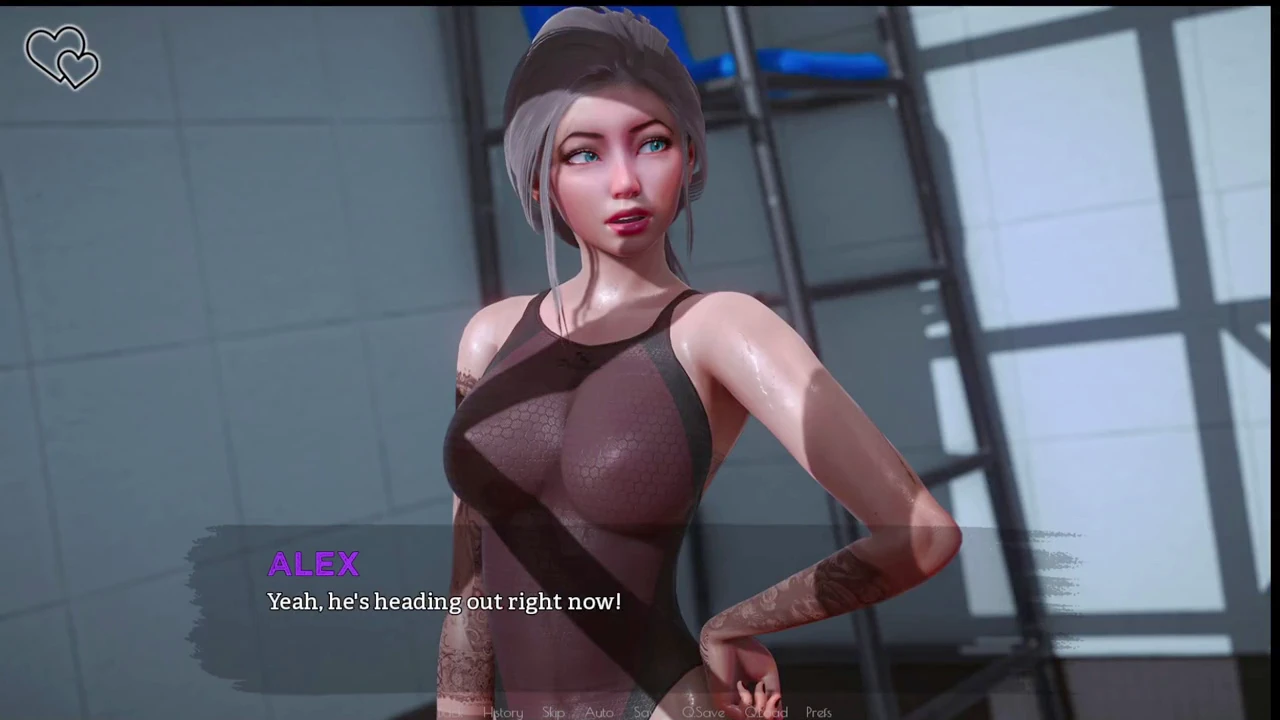The image size is (1280, 720).
Task: Open the Prefs settings
Action: [818, 712]
